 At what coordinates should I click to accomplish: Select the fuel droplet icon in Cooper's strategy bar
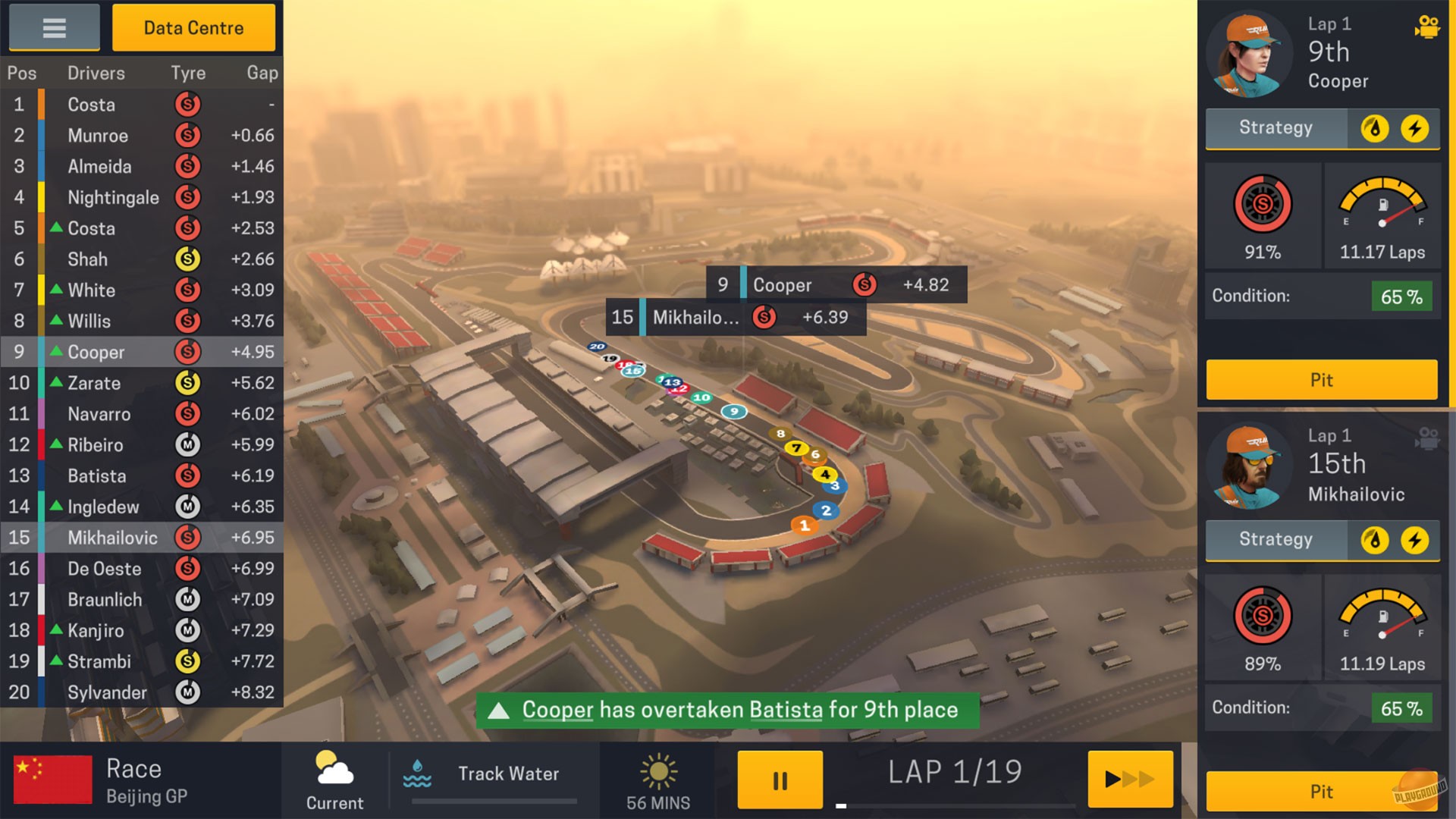click(1375, 128)
